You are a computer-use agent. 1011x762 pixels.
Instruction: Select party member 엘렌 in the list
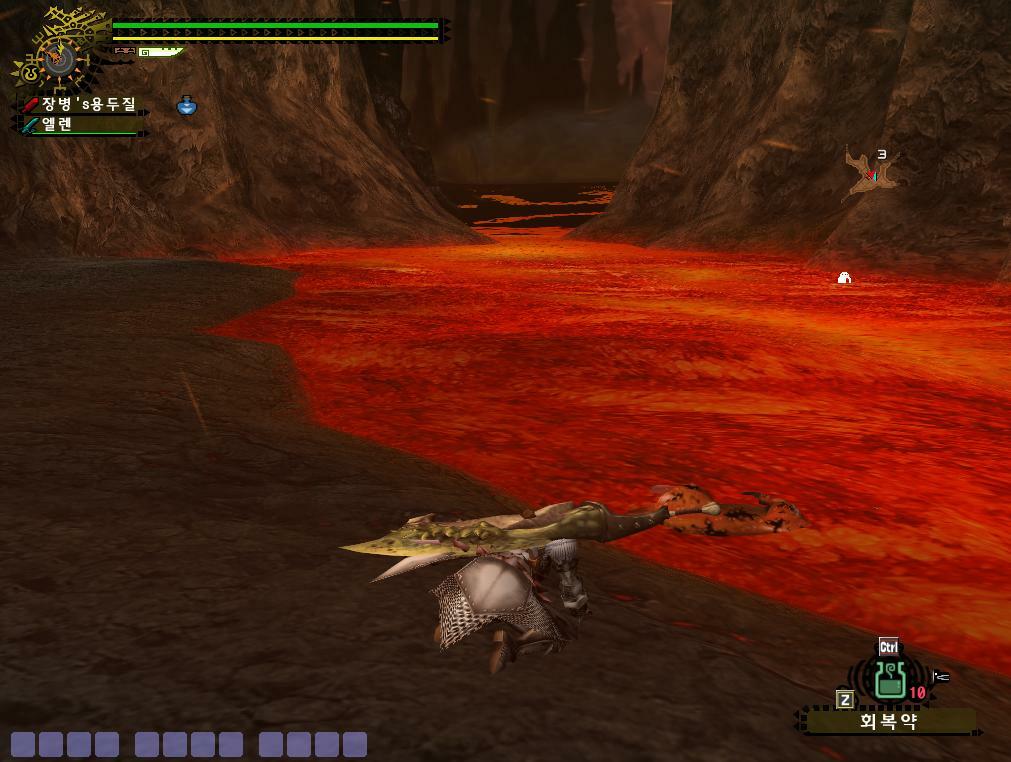(57, 125)
